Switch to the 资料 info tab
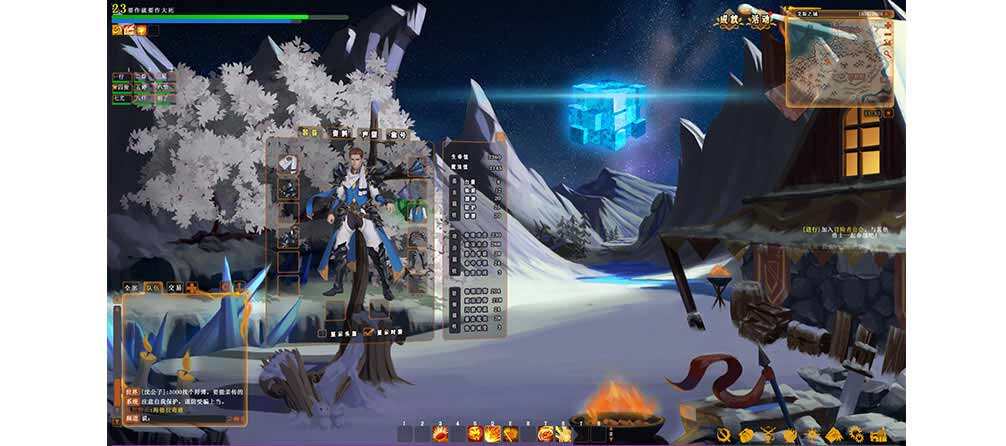This screenshot has width=1006, height=446. point(340,133)
